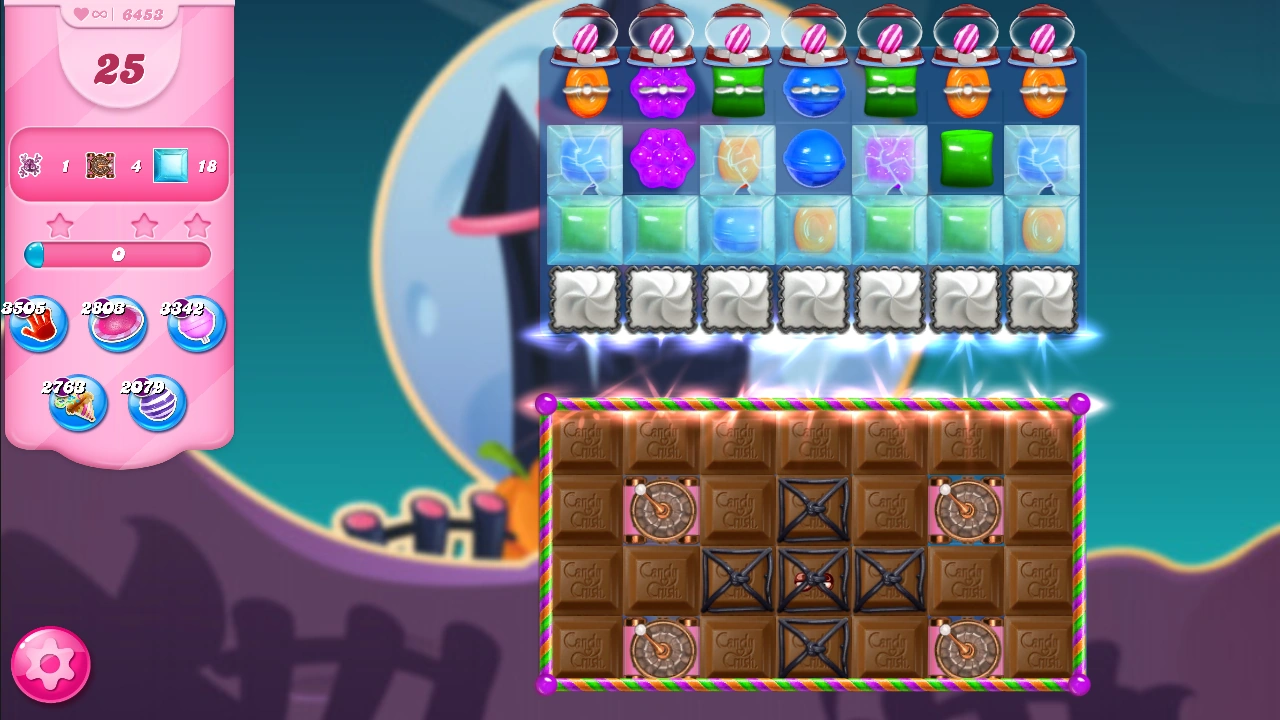The height and width of the screenshot is (720, 1280).
Task: Click a magic mixer box with X pattern
Action: point(813,510)
